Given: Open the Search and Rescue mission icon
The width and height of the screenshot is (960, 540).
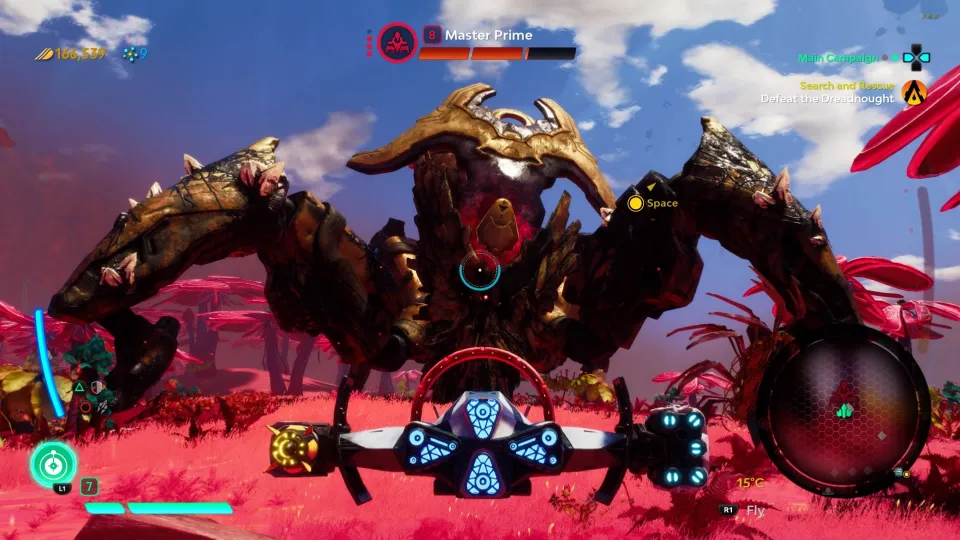Looking at the screenshot, I should pyautogui.click(x=914, y=92).
